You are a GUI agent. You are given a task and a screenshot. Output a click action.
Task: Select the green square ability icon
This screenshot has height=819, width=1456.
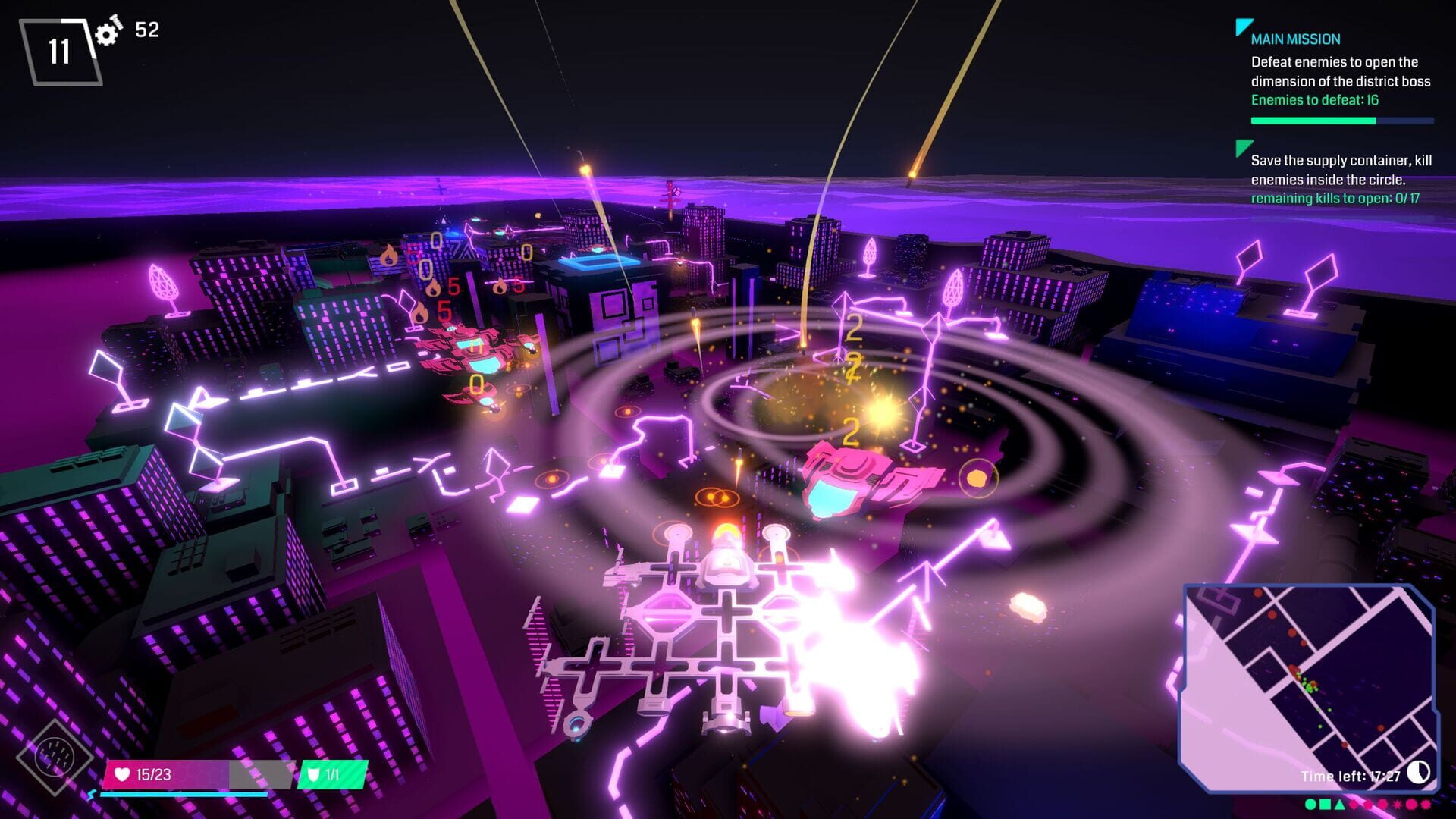tap(1325, 804)
